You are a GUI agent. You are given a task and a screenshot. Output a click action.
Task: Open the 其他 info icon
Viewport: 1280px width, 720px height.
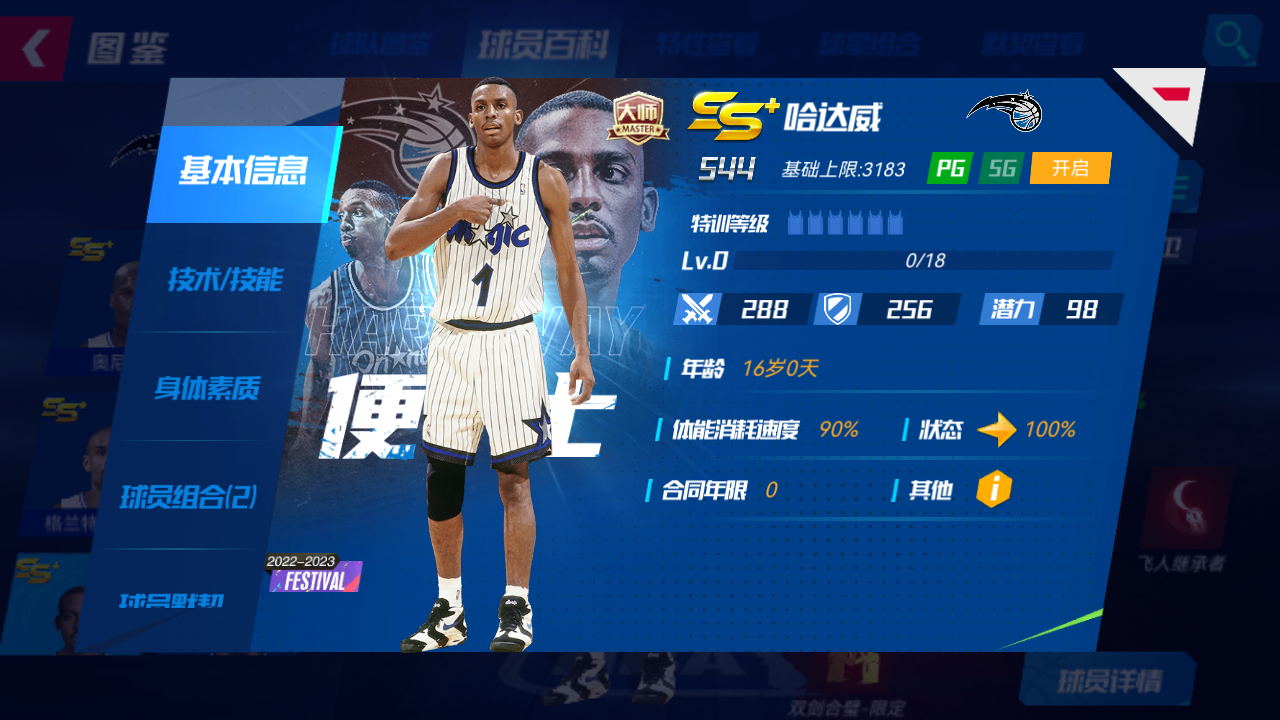pos(994,489)
